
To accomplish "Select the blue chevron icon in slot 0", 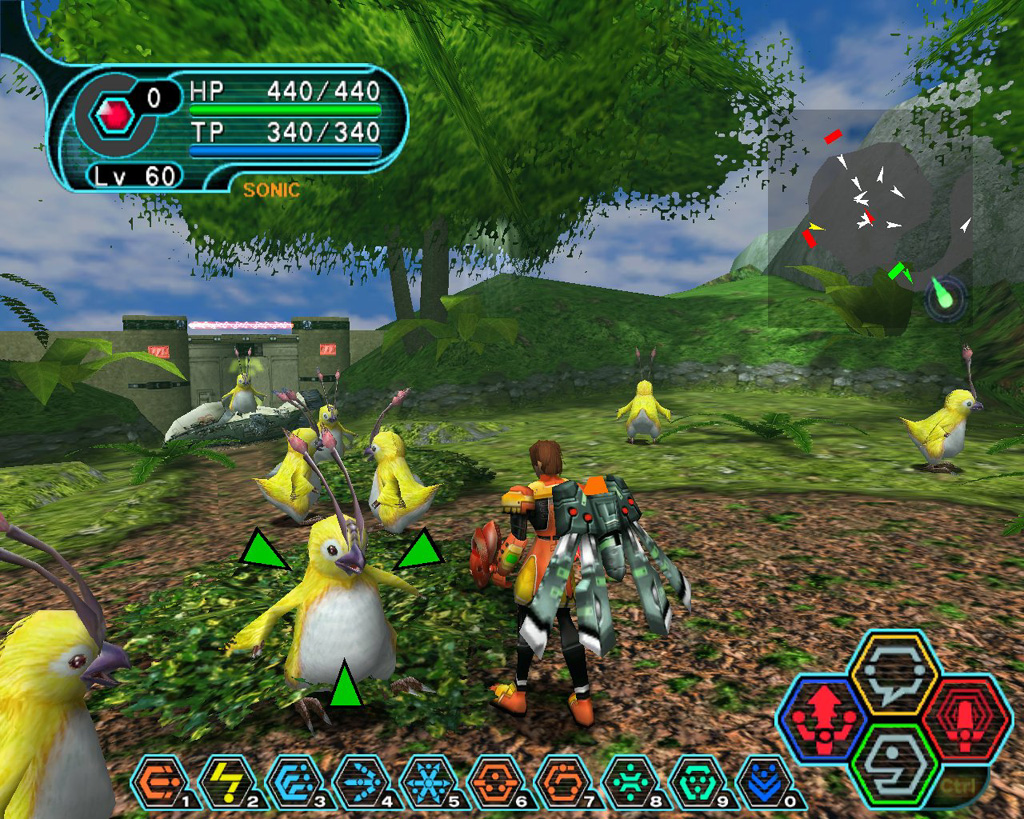I will [x=764, y=781].
